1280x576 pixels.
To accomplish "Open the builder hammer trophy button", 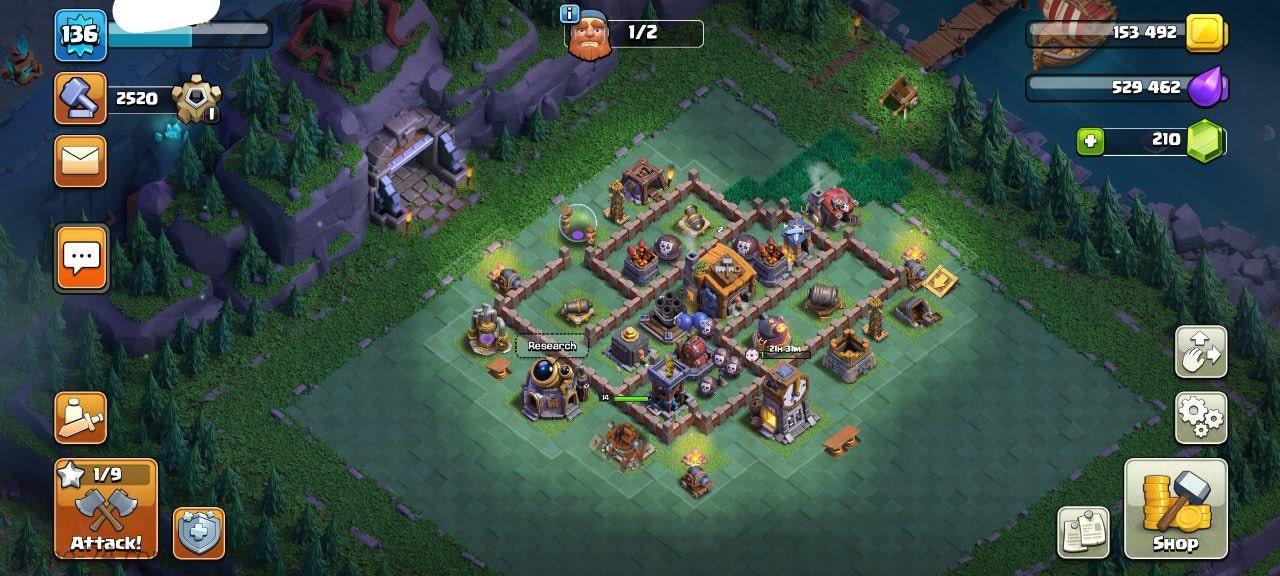I will pos(80,98).
